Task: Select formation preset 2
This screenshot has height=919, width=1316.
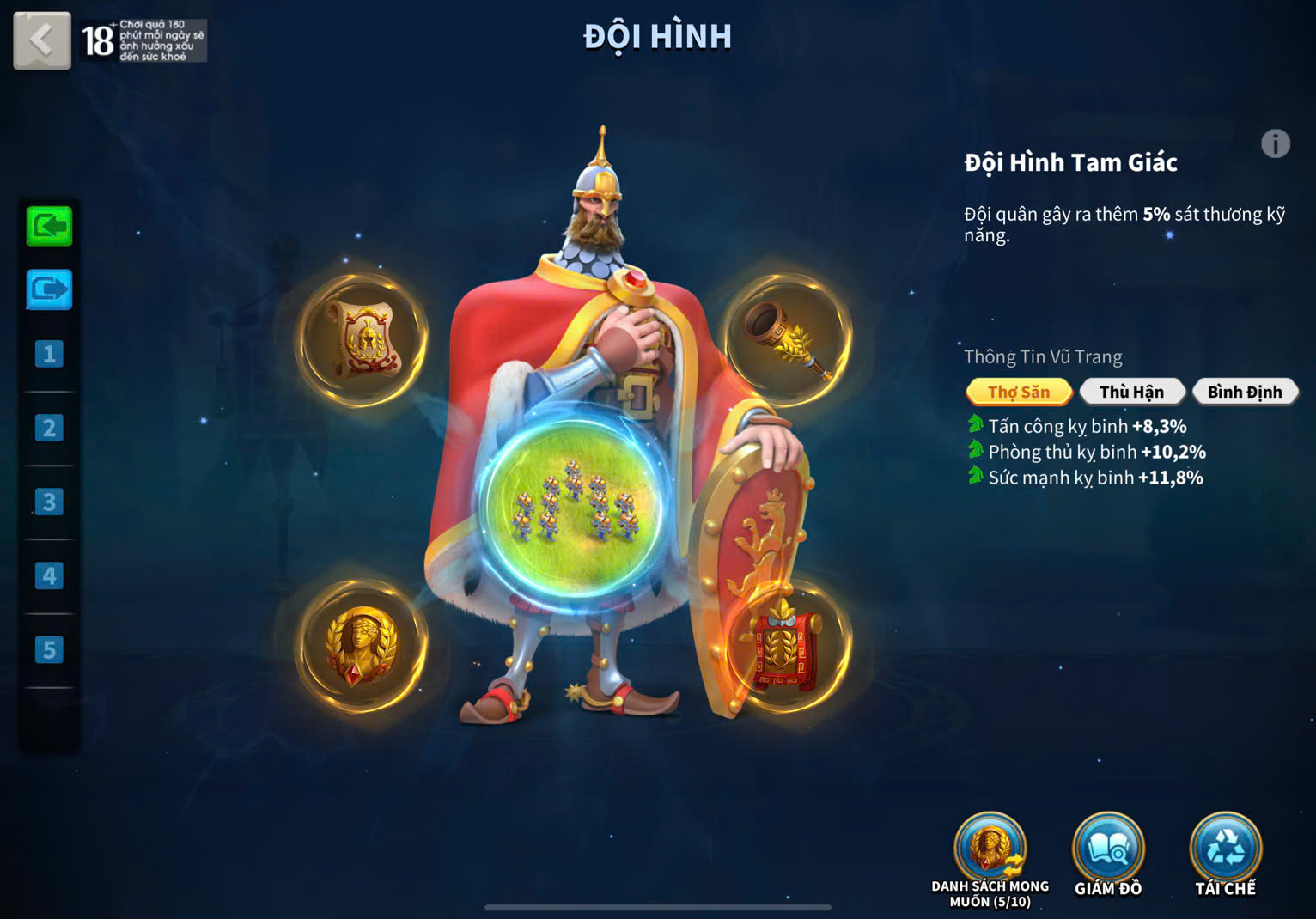Action: click(x=49, y=428)
